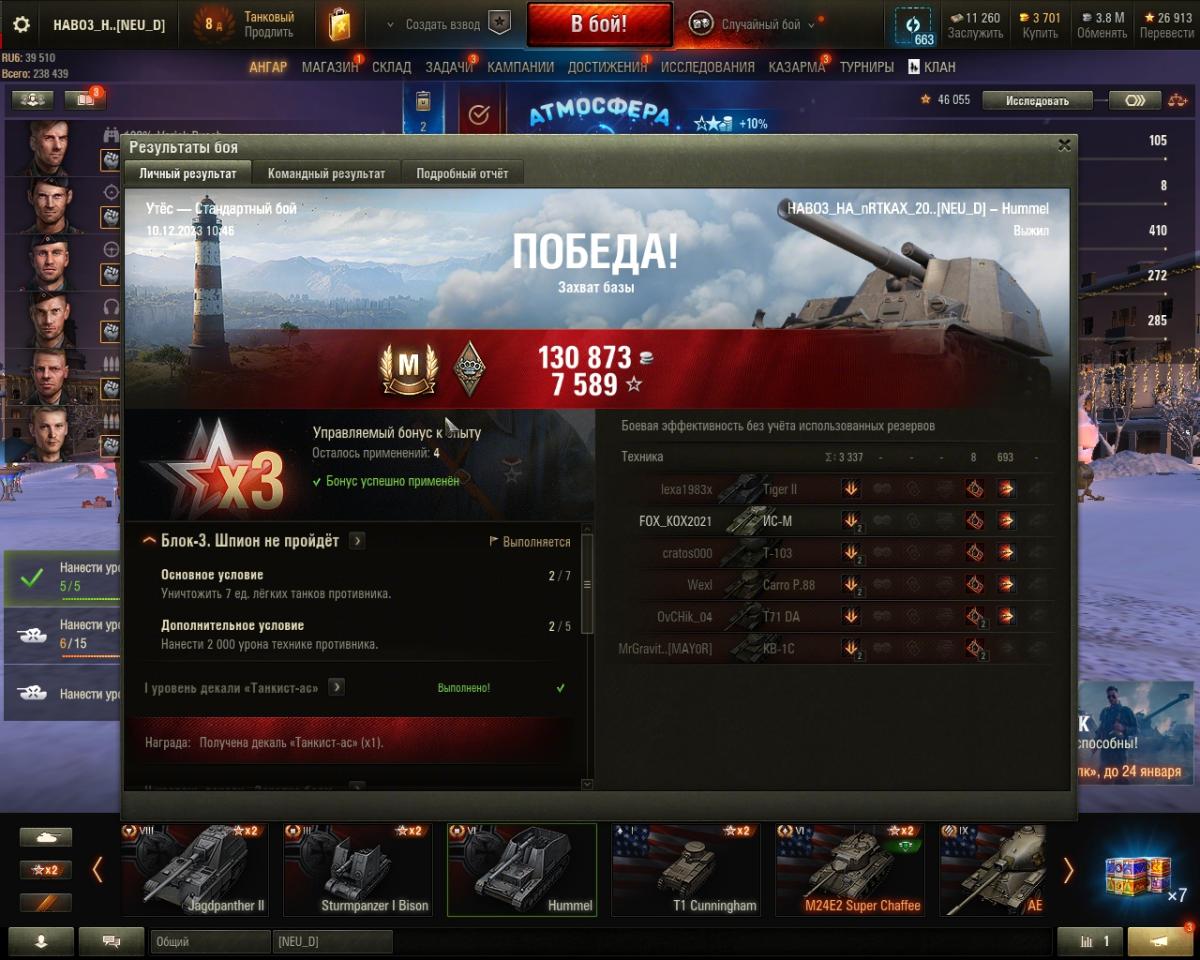Expand the Блок-3 Шпион не пройдёт mission arrow
Viewport: 1200px width, 960px height.
(x=357, y=541)
